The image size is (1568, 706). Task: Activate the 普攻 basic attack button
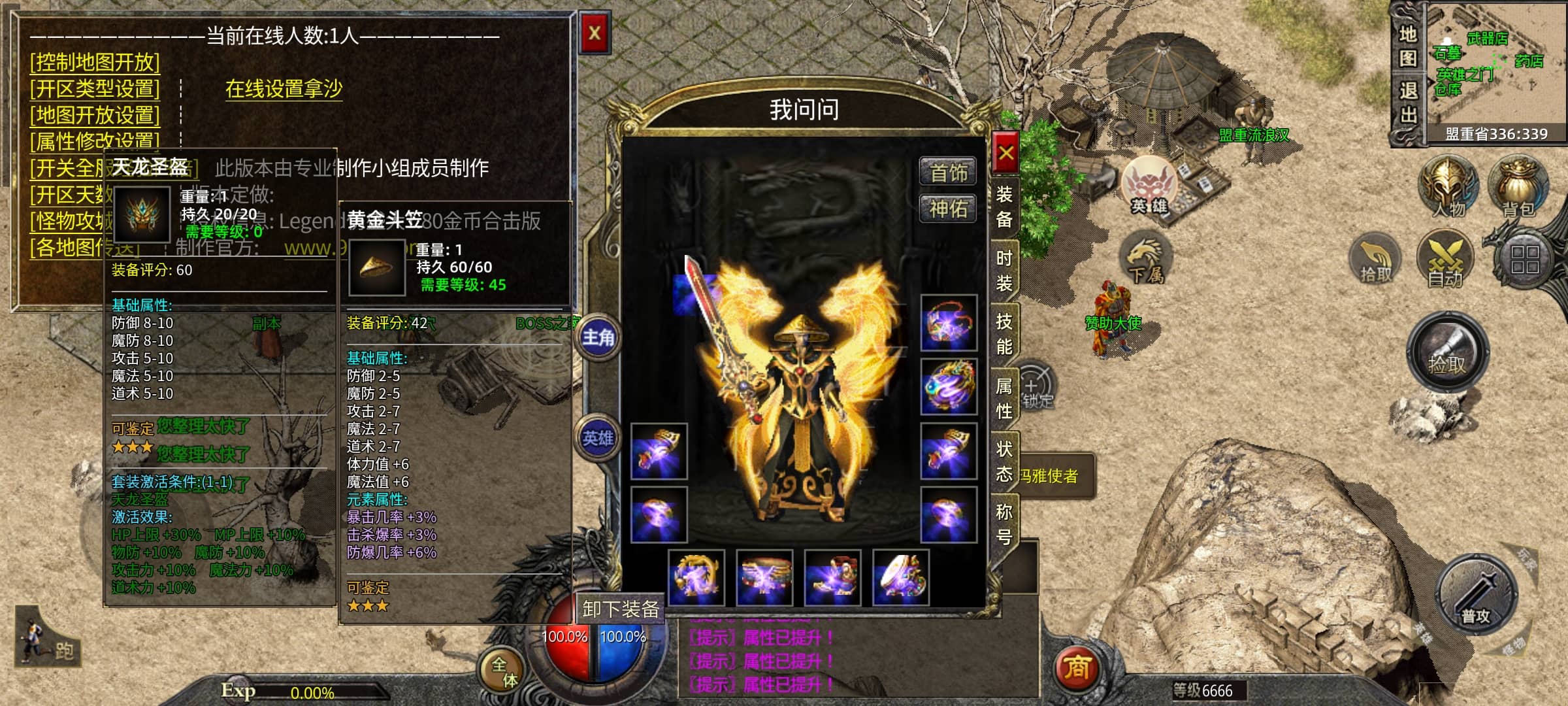[1475, 596]
